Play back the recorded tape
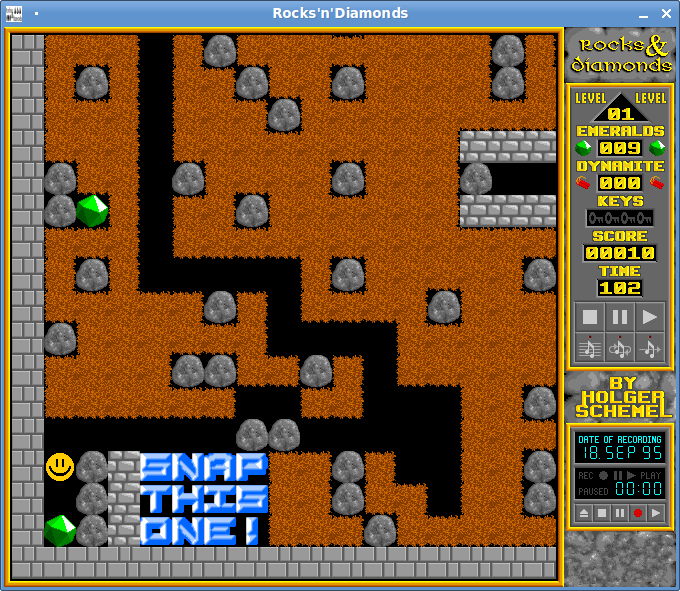This screenshot has width=680, height=591. click(x=656, y=513)
